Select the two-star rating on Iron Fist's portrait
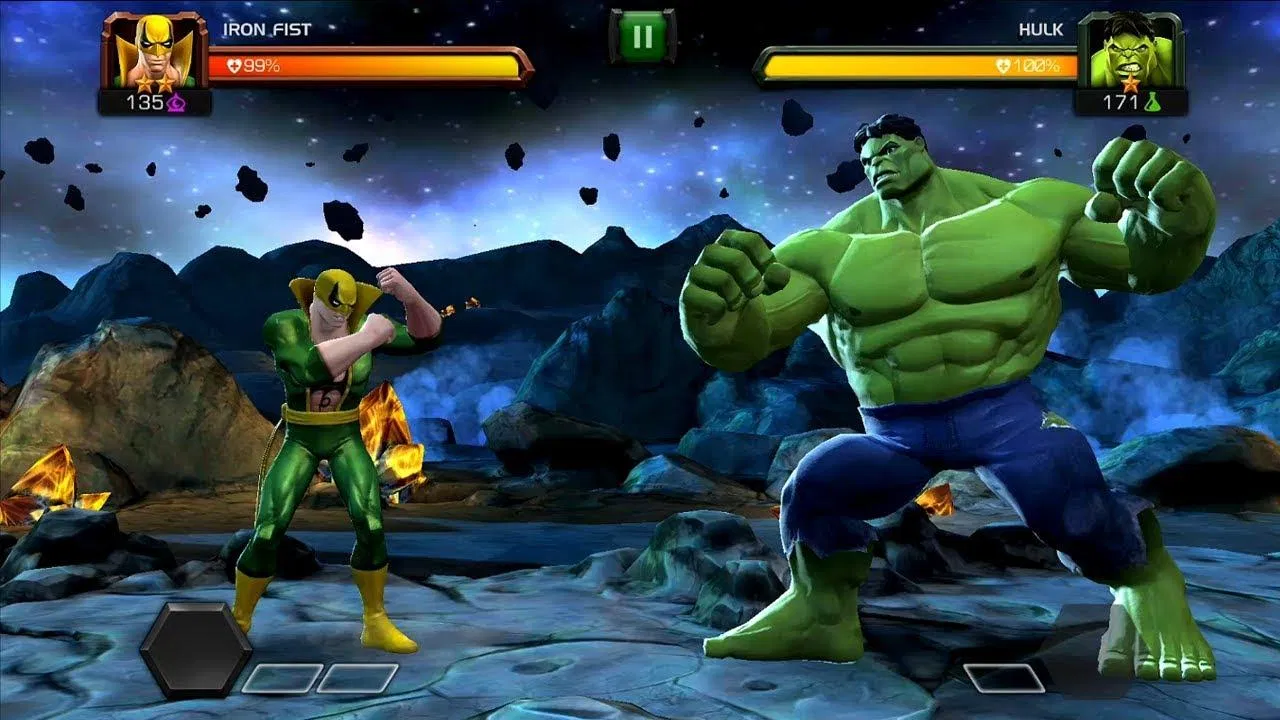Image resolution: width=1280 pixels, height=720 pixels. click(x=153, y=82)
